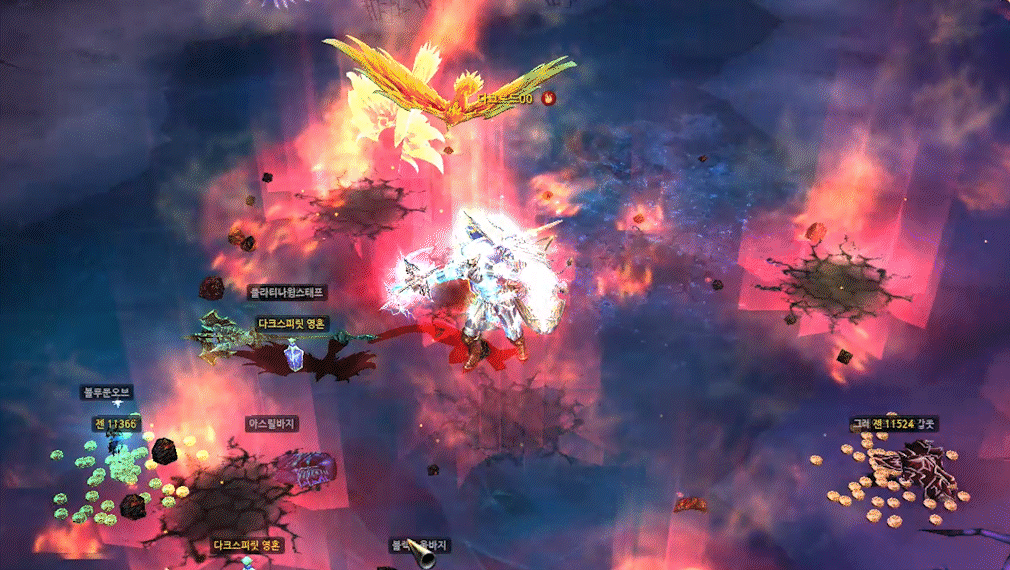Collect the 젠 11366 loot label
Image resolution: width=1010 pixels, height=570 pixels.
coord(119,424)
